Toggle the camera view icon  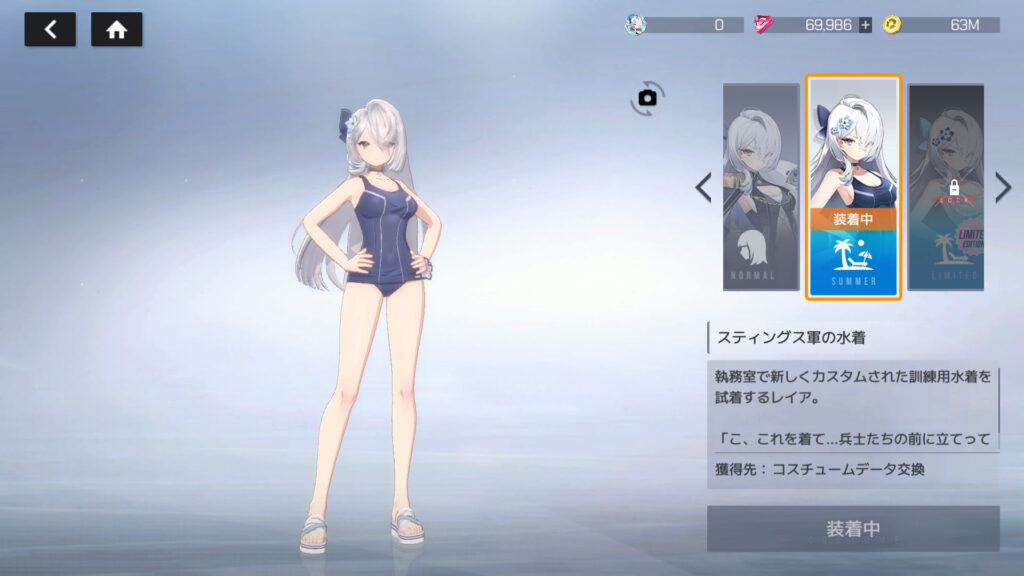pos(647,97)
